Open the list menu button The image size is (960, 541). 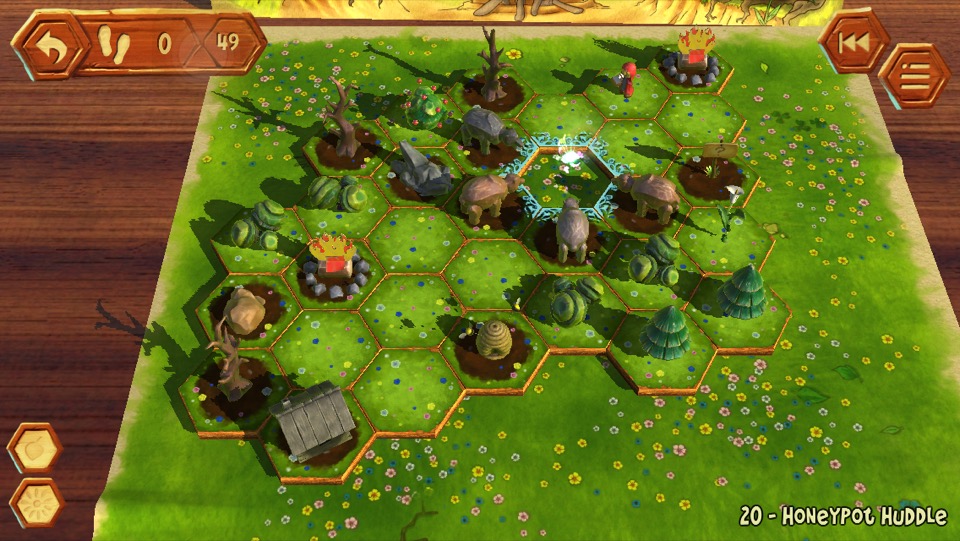(914, 75)
